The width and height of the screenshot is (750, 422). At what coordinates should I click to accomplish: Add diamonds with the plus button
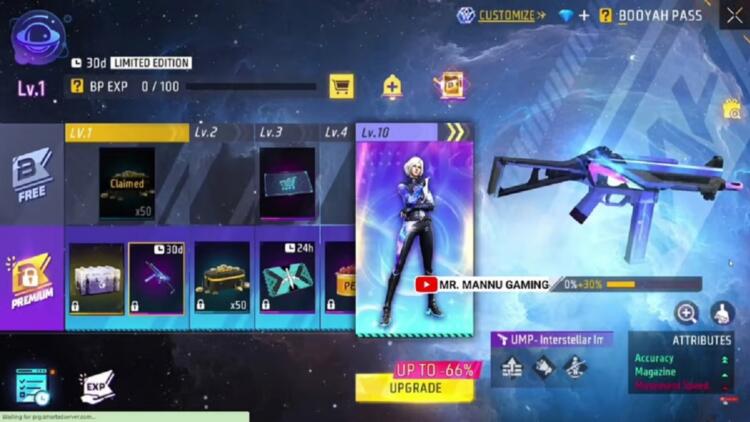coord(584,15)
